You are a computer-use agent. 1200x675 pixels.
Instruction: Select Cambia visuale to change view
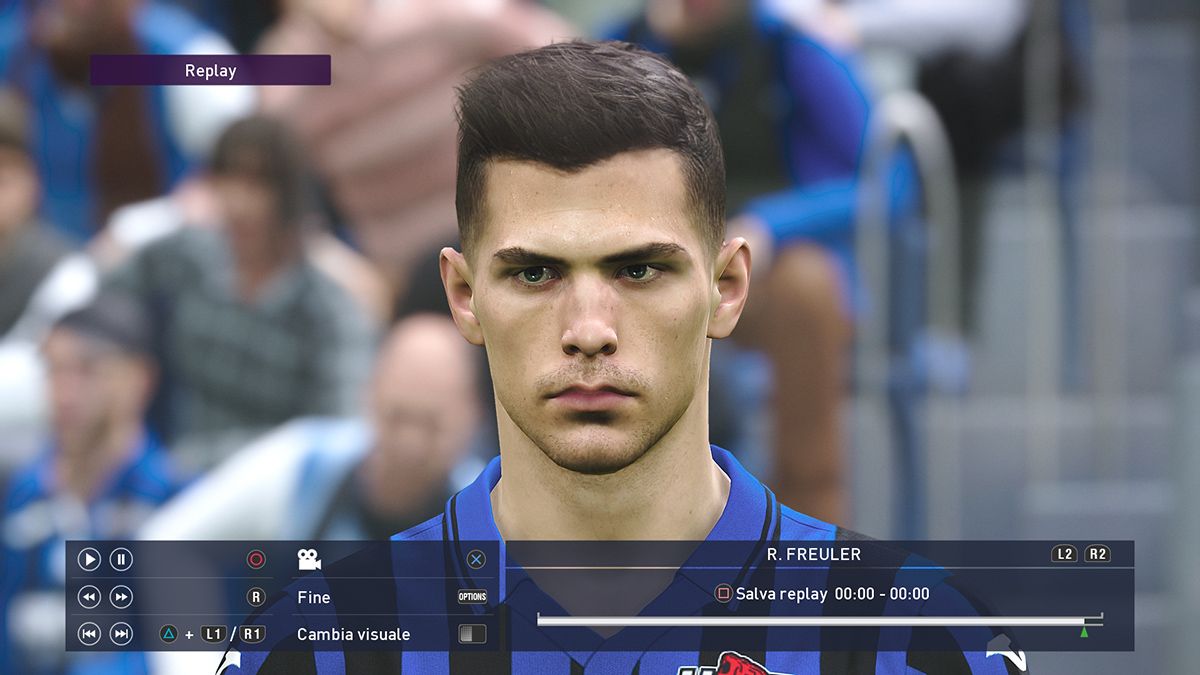click(x=353, y=634)
